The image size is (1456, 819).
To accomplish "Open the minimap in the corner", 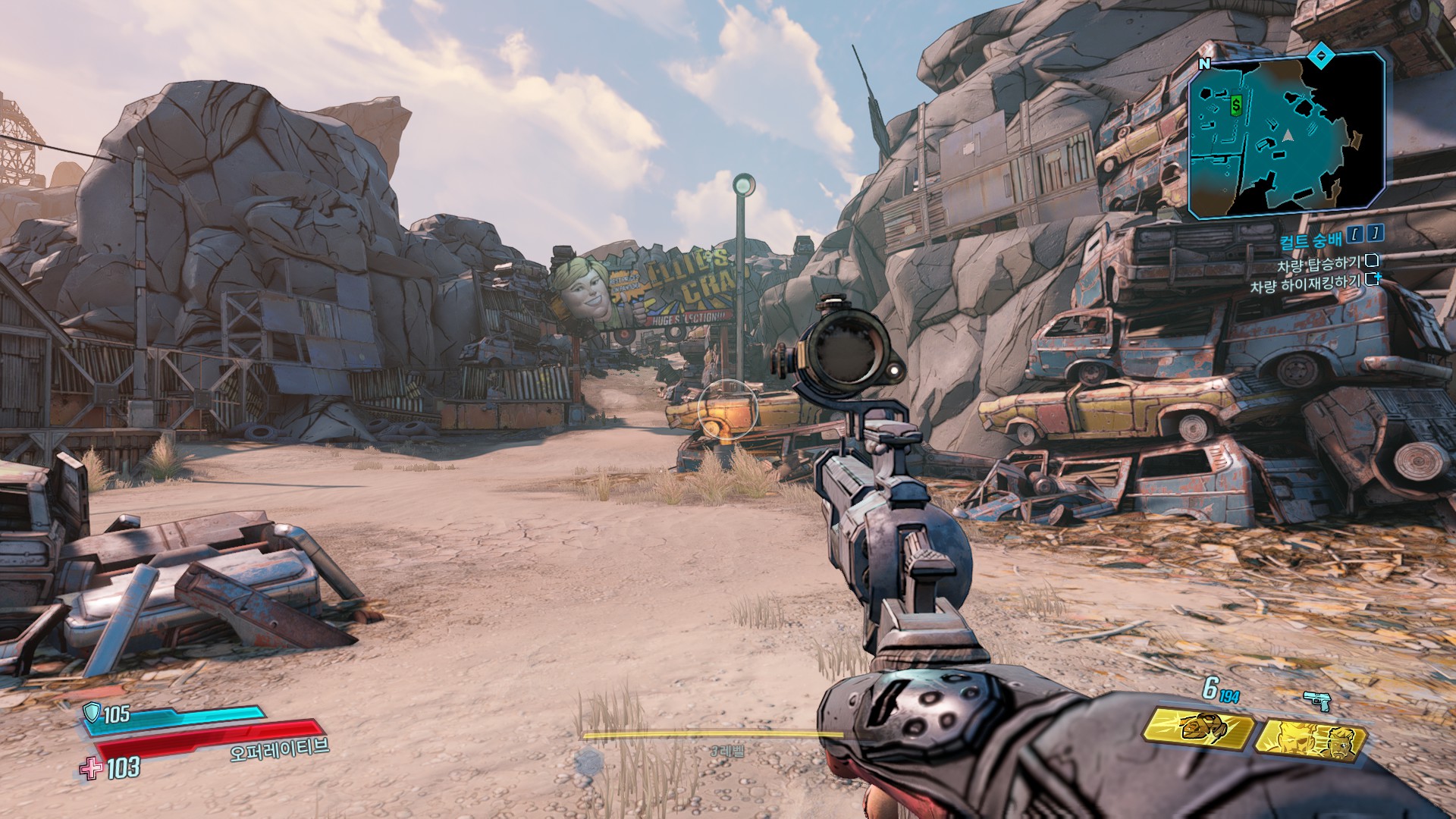I will 1286,136.
